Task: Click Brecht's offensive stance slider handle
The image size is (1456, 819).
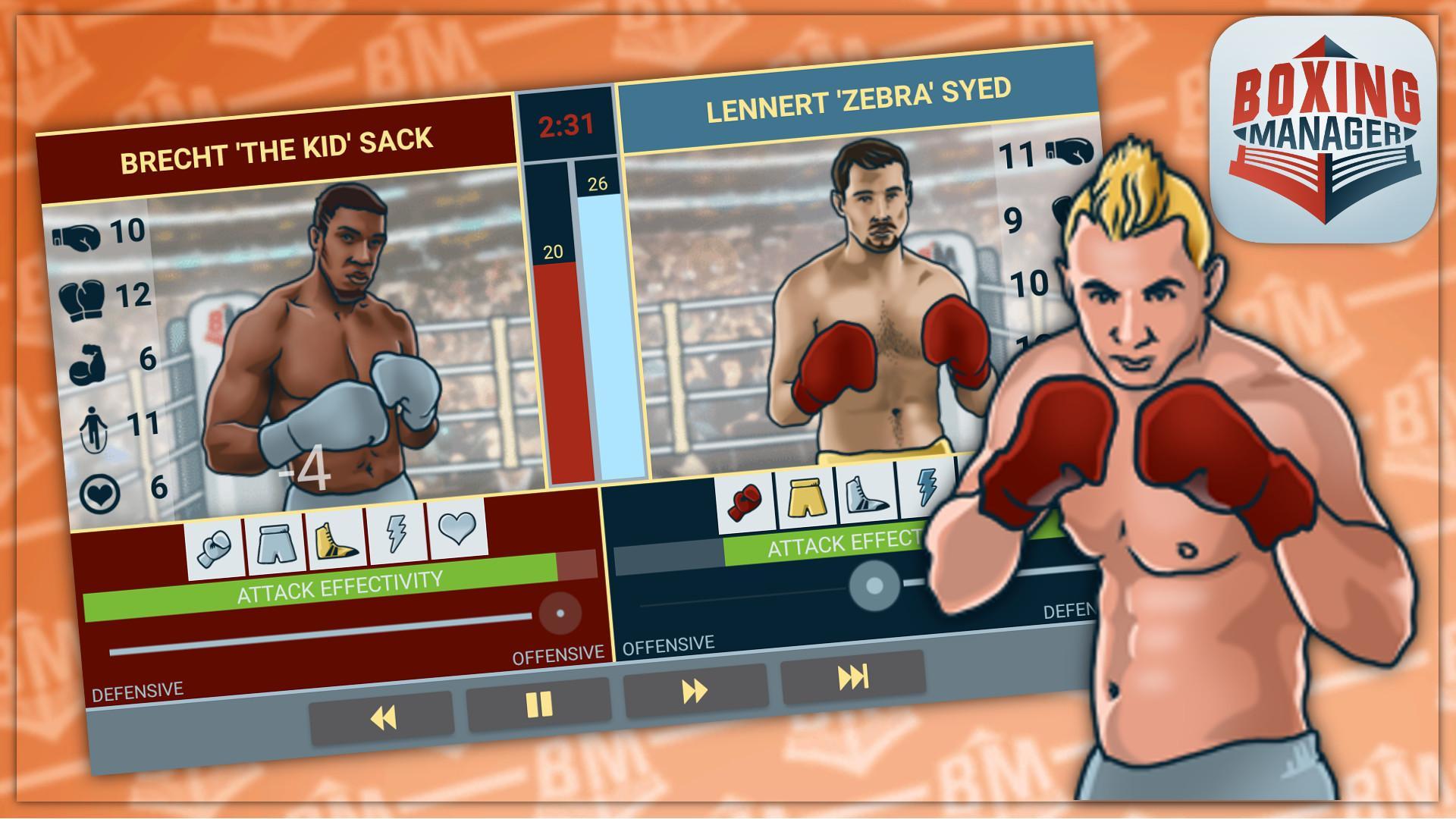Action: point(560,613)
